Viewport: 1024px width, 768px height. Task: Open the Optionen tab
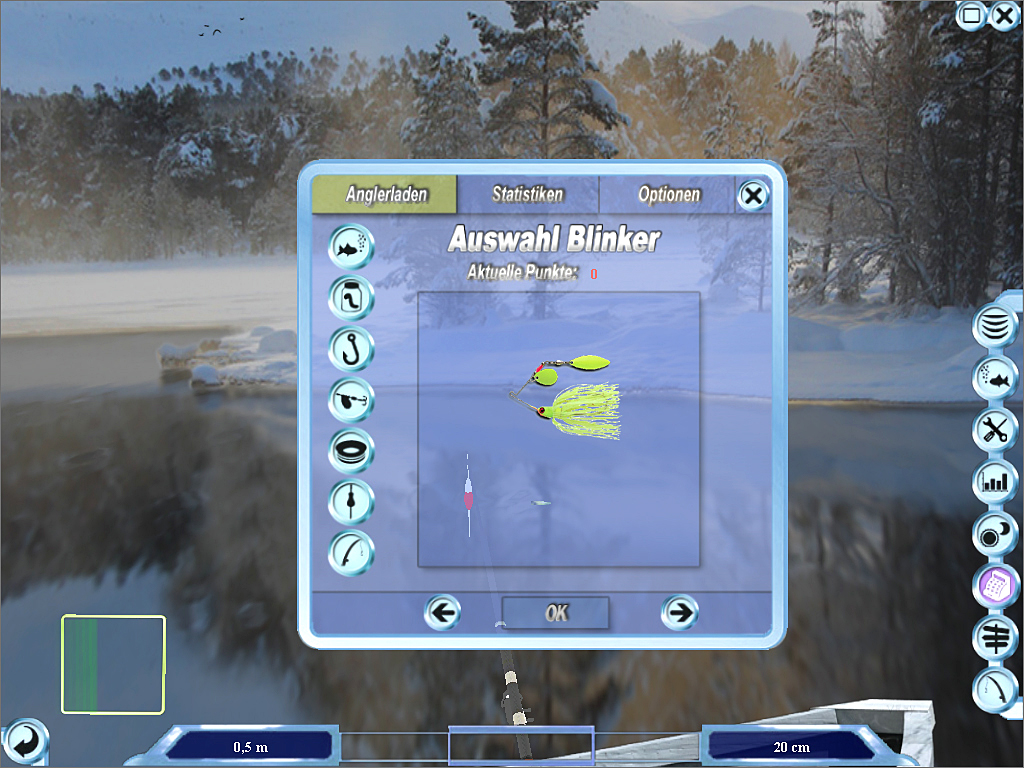coord(668,194)
